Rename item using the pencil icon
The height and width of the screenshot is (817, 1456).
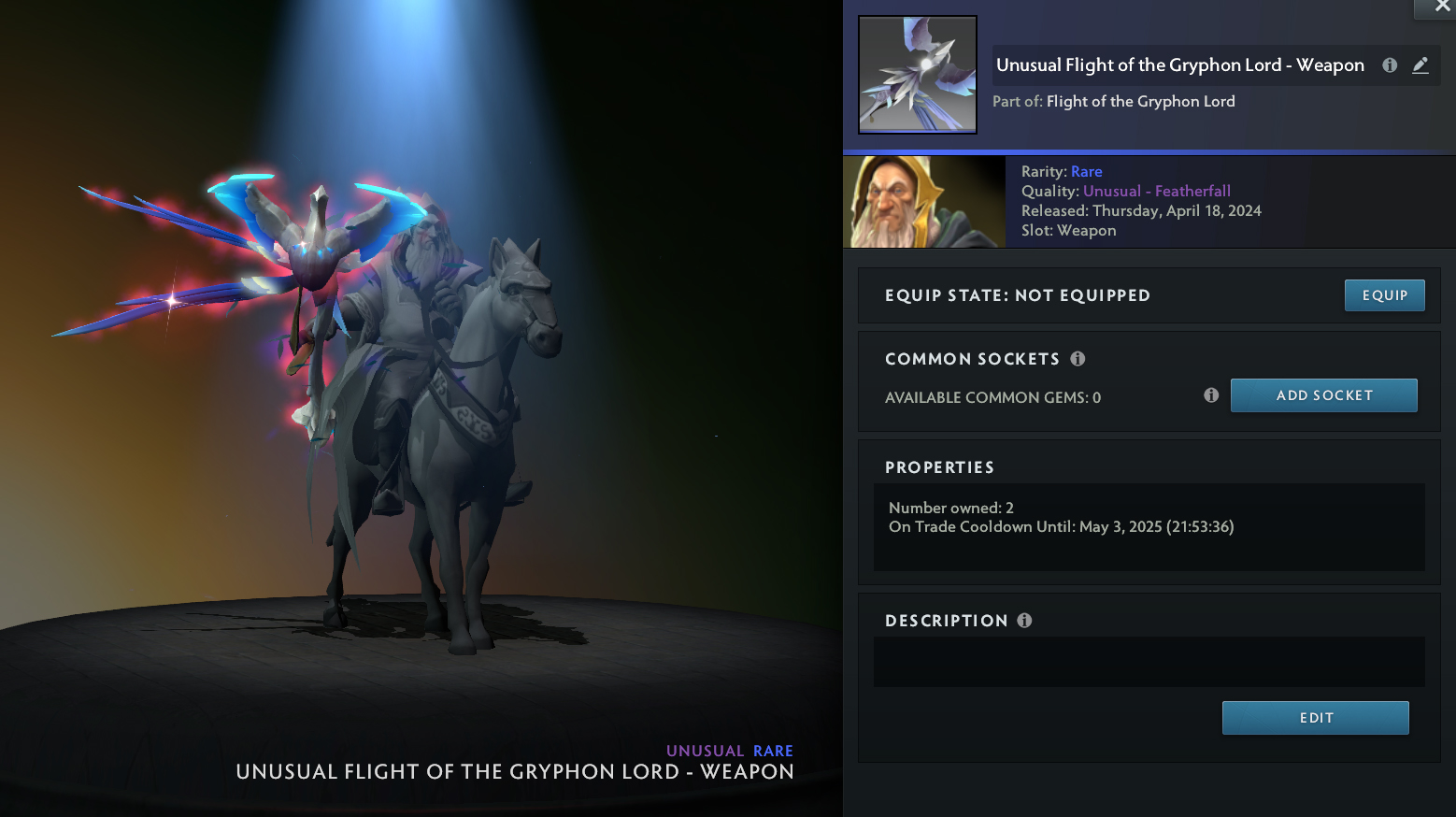point(1420,65)
